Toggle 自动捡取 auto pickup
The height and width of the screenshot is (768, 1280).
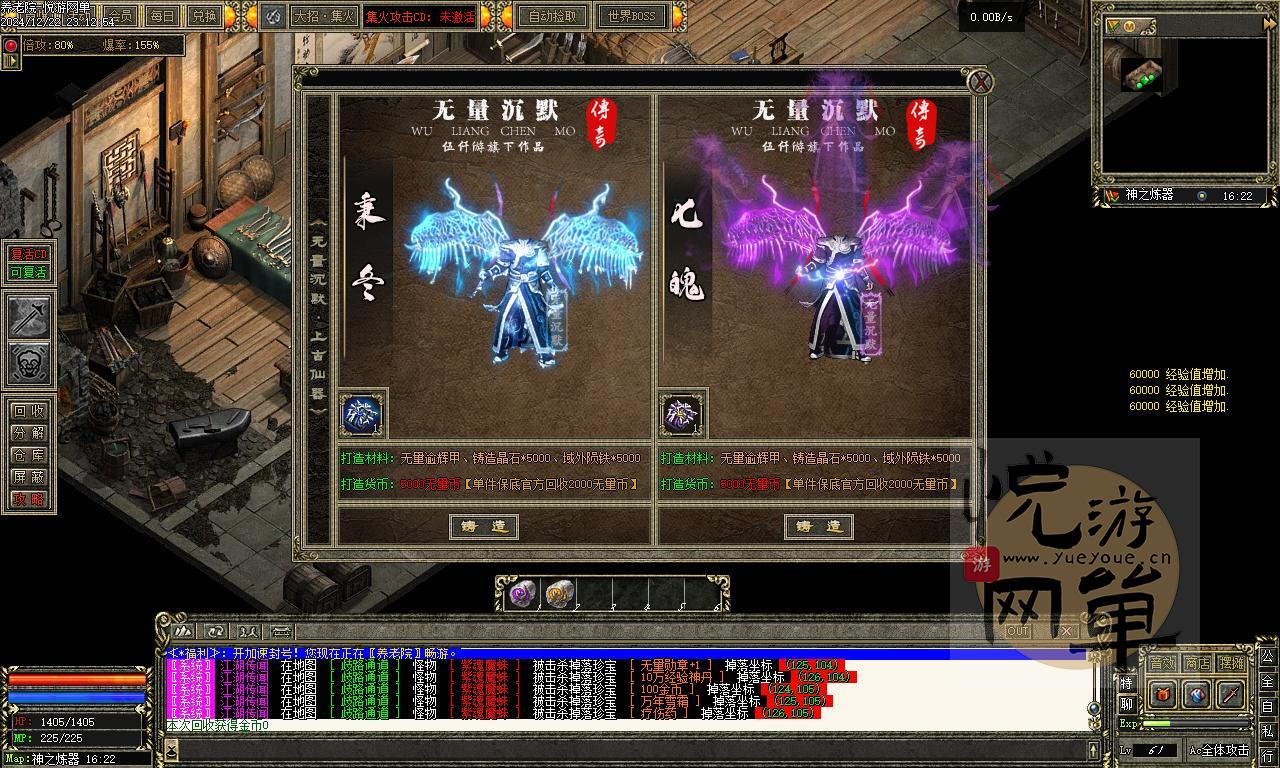coord(553,16)
